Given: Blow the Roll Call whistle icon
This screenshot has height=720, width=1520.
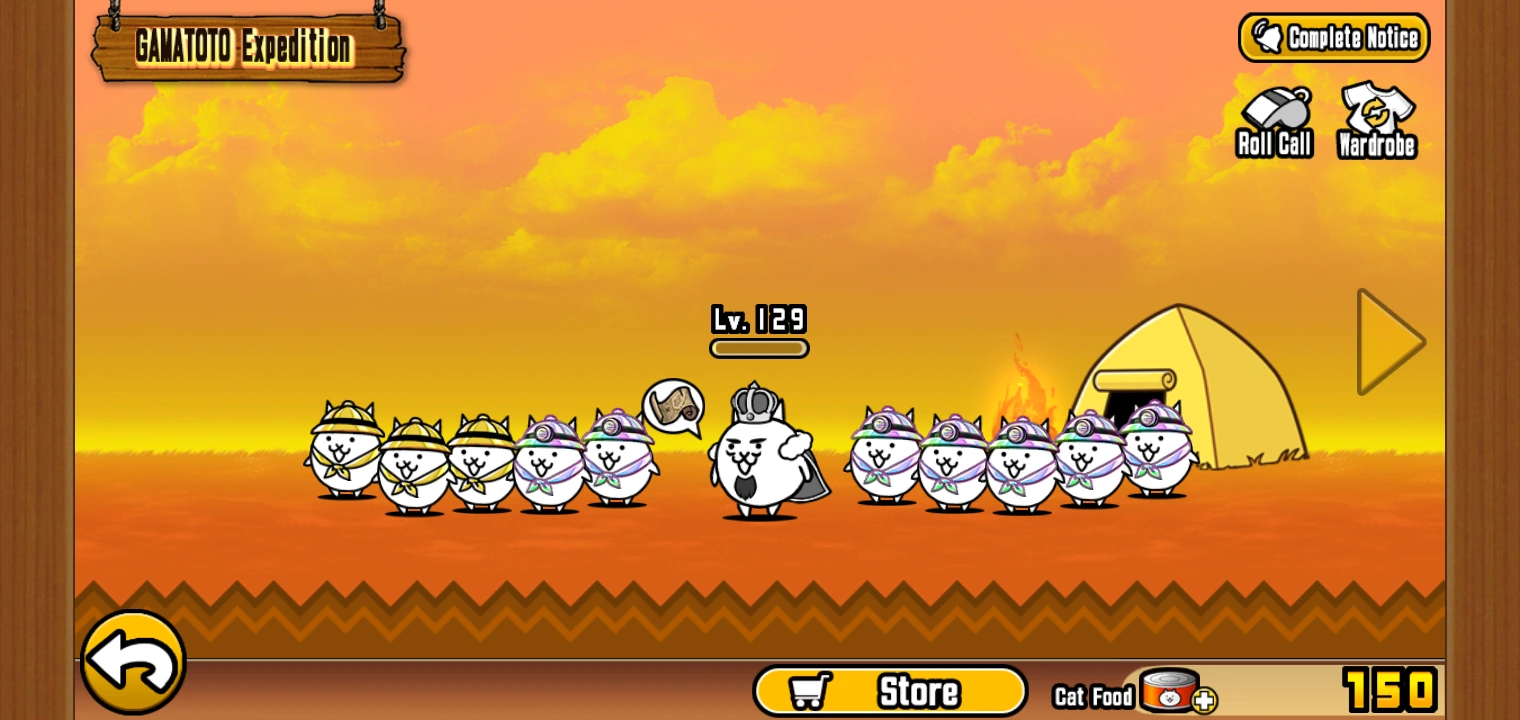Looking at the screenshot, I should pyautogui.click(x=1273, y=112).
